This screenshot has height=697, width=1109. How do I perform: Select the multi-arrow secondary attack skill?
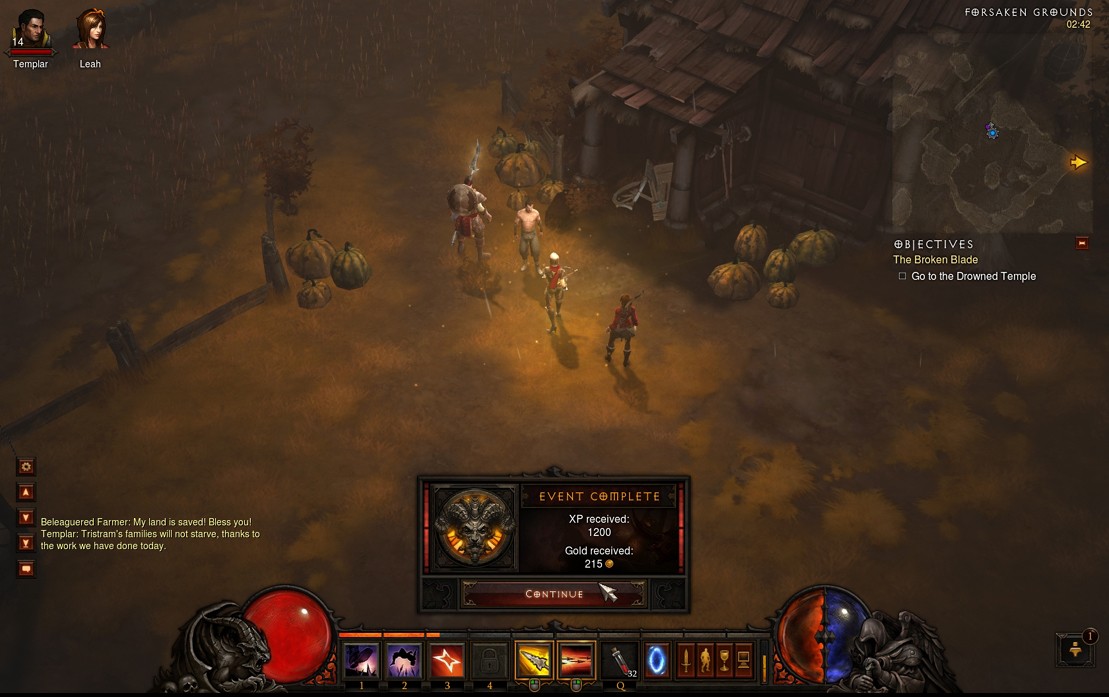tap(576, 661)
